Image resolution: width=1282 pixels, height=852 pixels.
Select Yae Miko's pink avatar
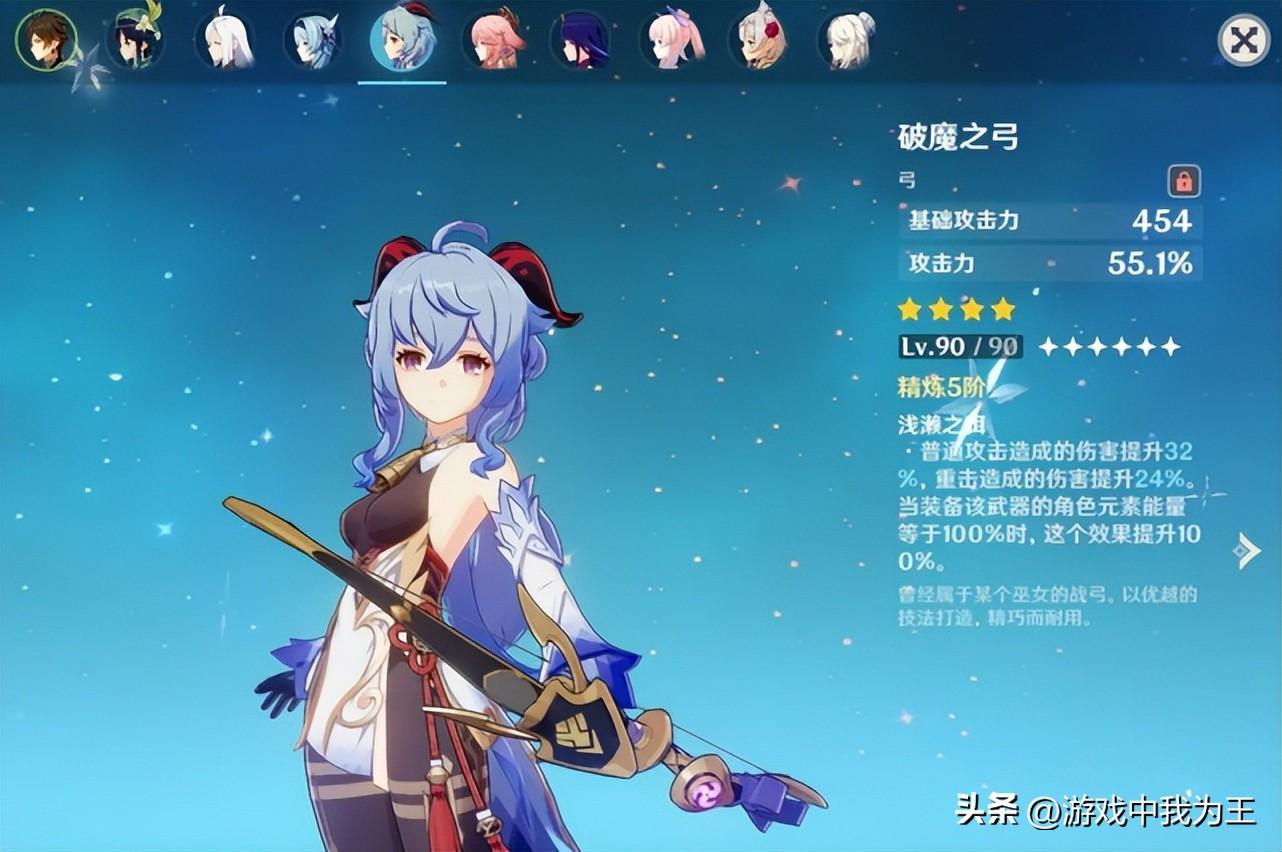tap(489, 40)
